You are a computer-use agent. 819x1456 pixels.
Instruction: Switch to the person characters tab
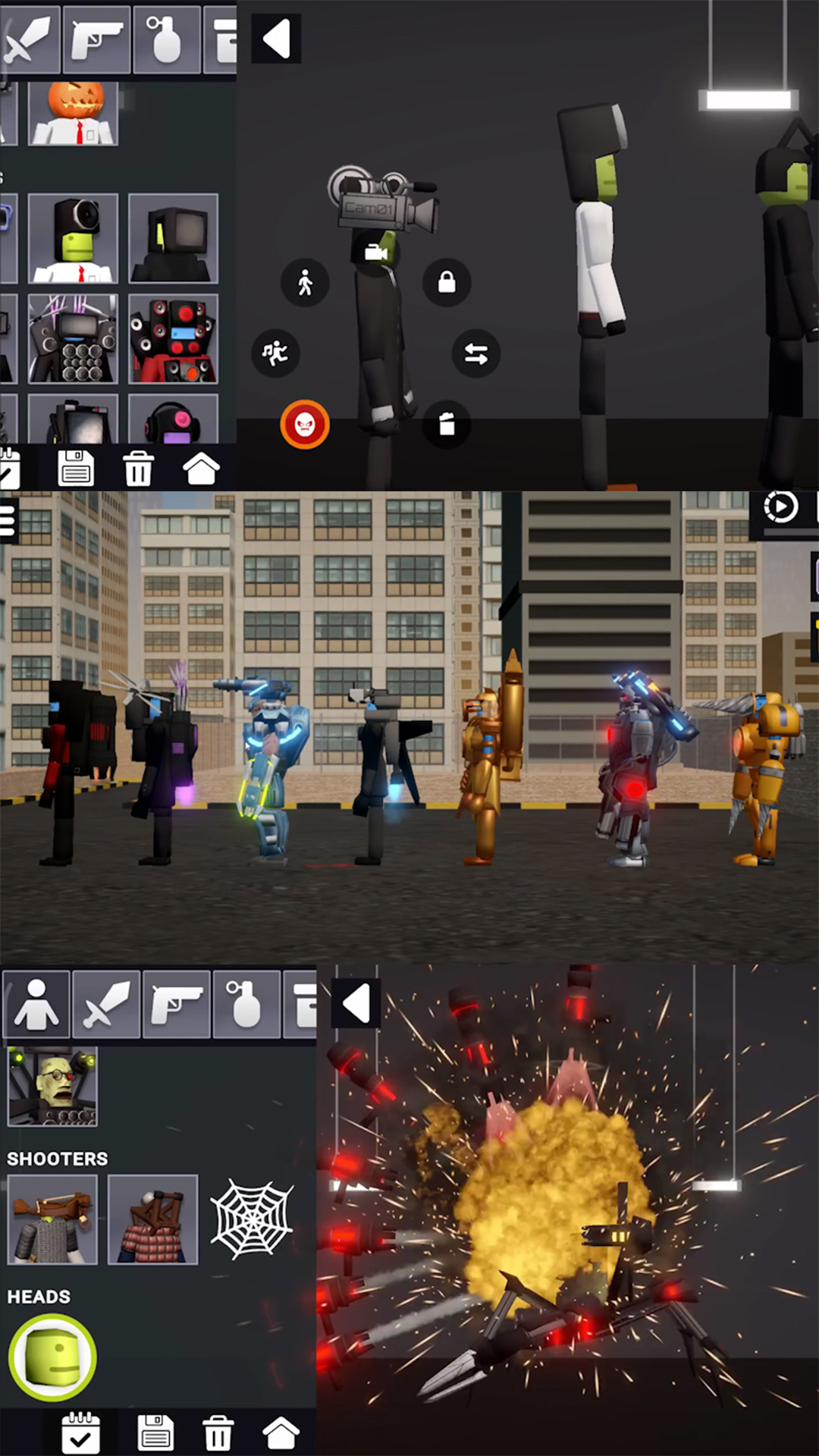(36, 1004)
